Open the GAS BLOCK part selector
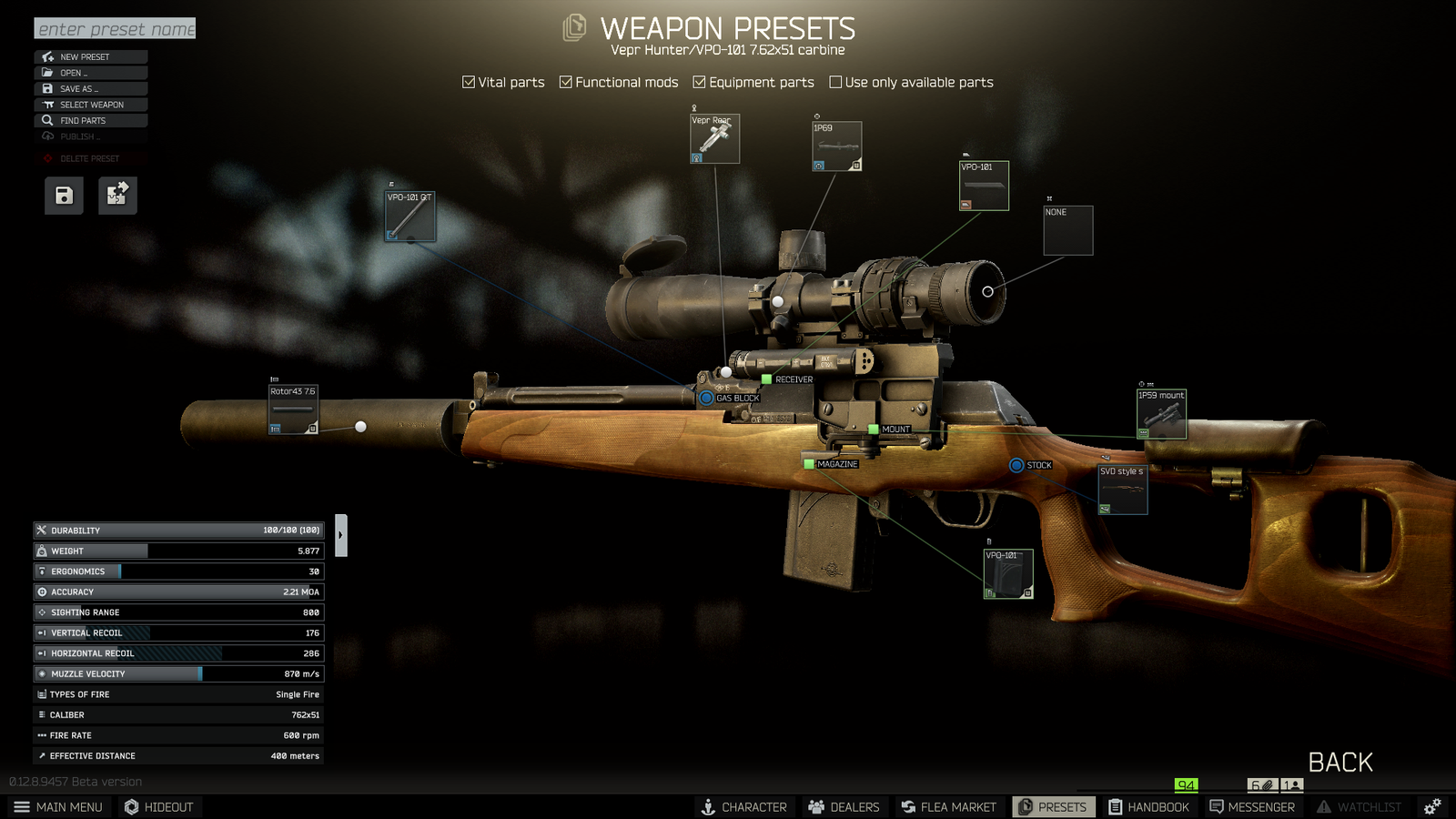 [705, 398]
